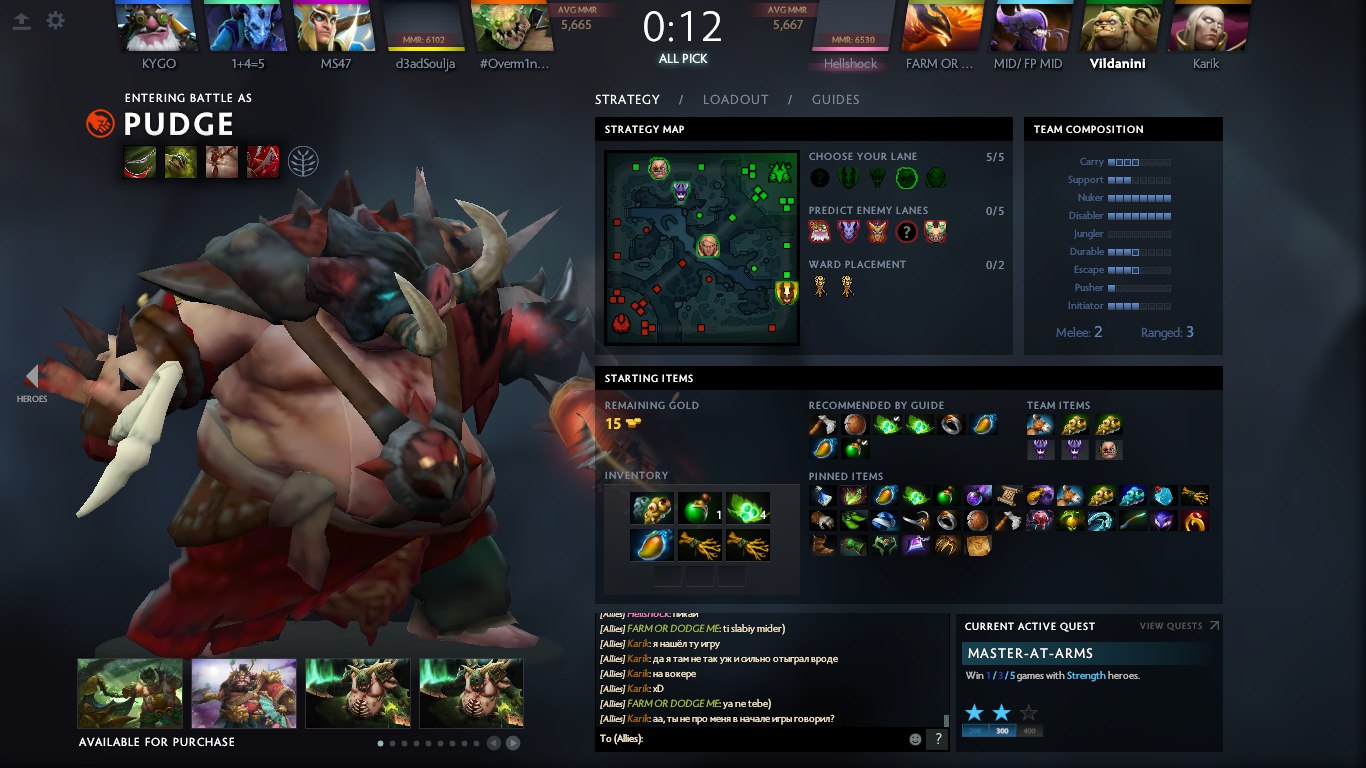Click the Rot ability icon
The width and height of the screenshot is (1366, 768).
[180, 161]
